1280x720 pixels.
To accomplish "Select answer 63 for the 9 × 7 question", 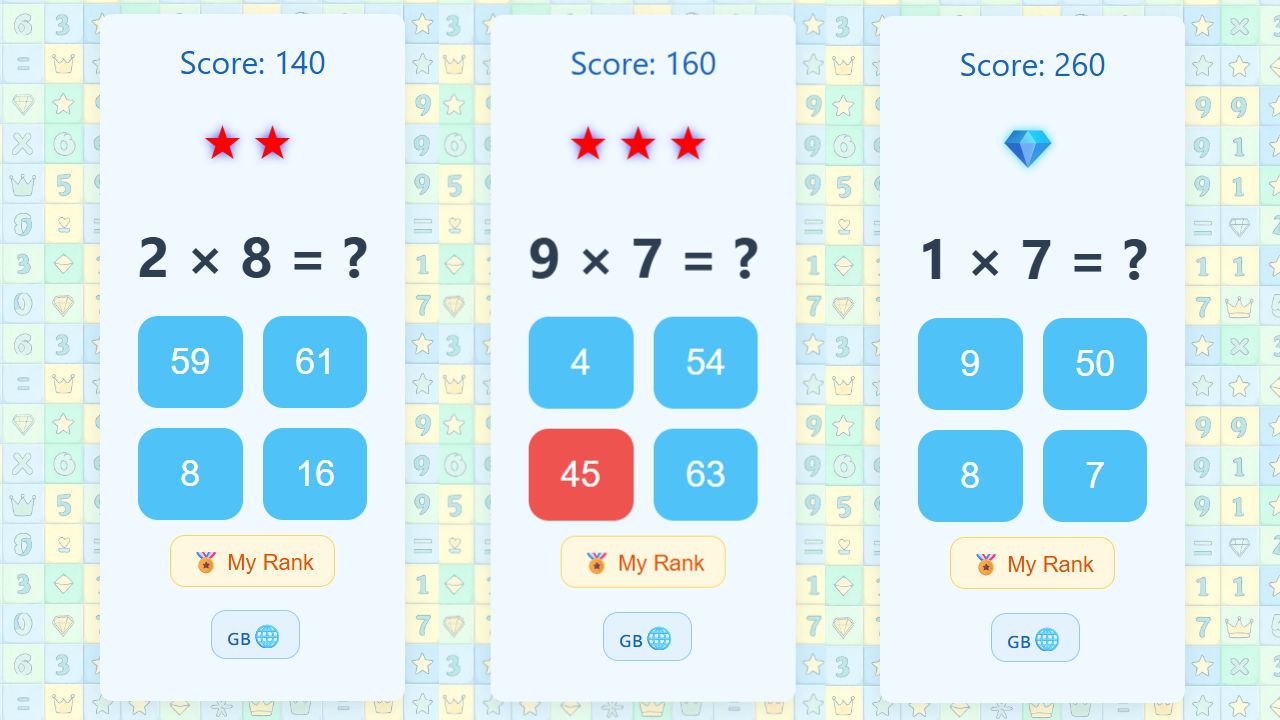I will [705, 475].
